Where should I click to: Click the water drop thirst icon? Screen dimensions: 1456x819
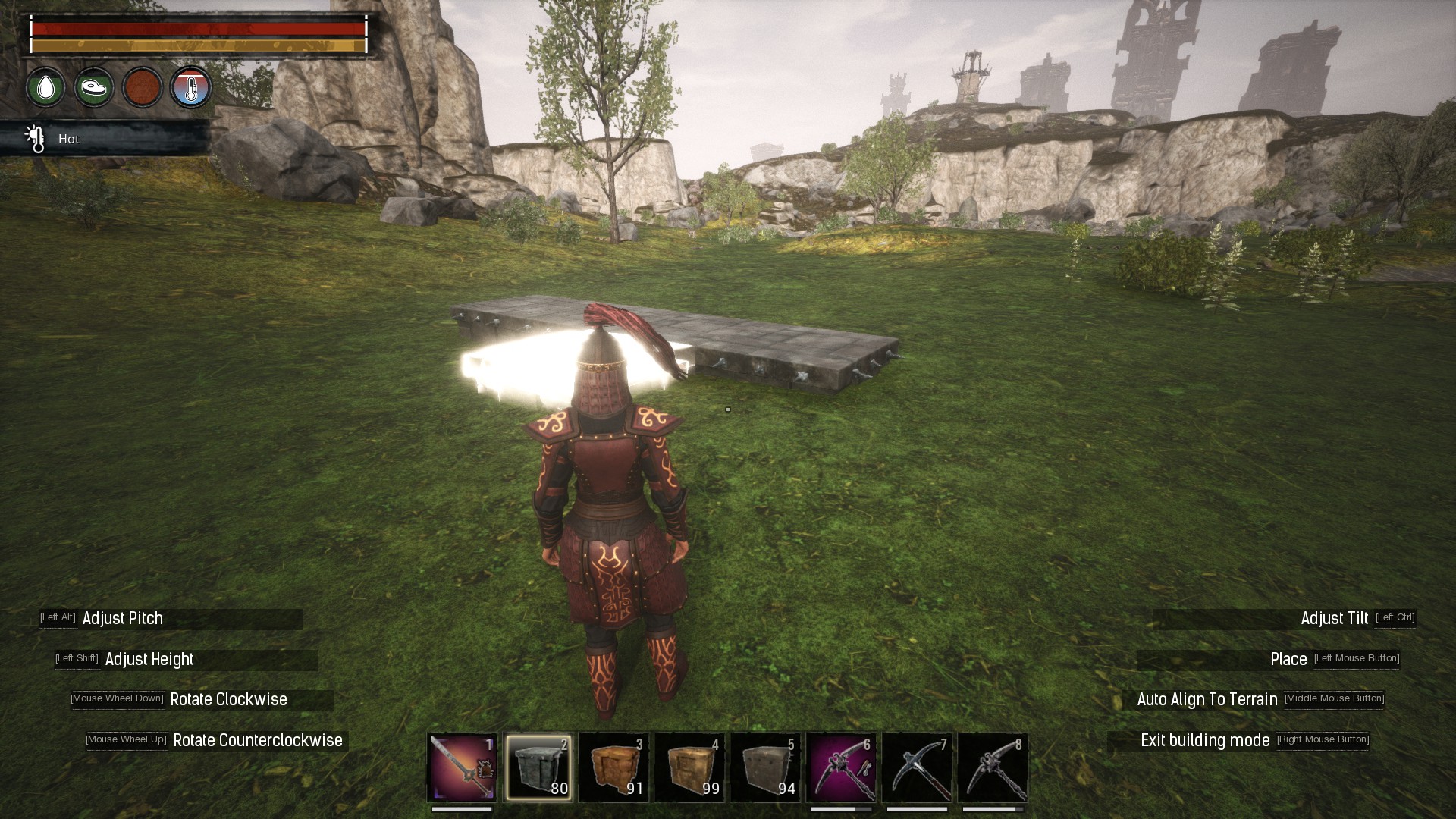(45, 88)
